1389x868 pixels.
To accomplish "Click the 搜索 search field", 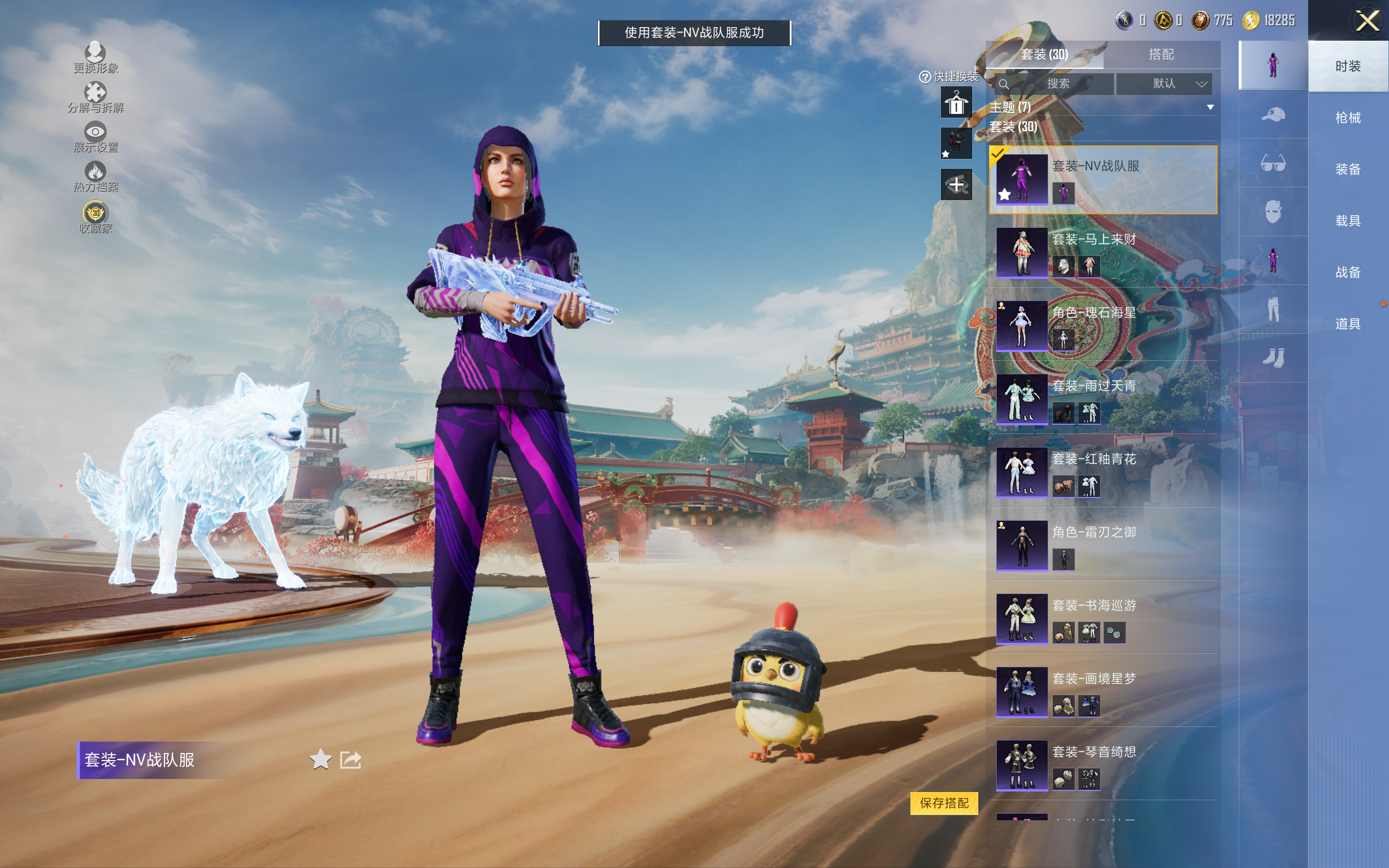I will [1055, 84].
